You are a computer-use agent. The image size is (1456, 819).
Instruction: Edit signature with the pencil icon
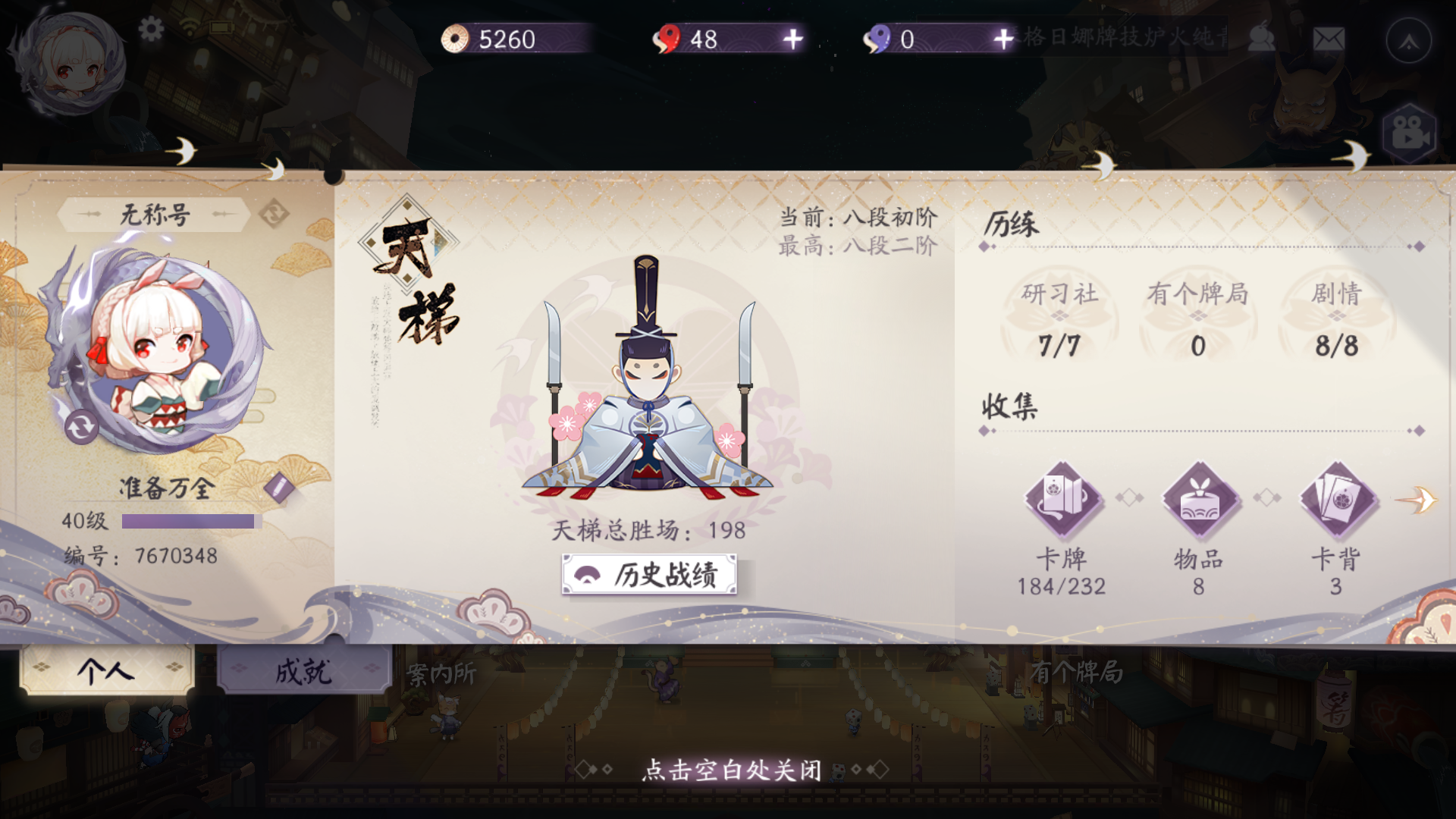pos(279,489)
